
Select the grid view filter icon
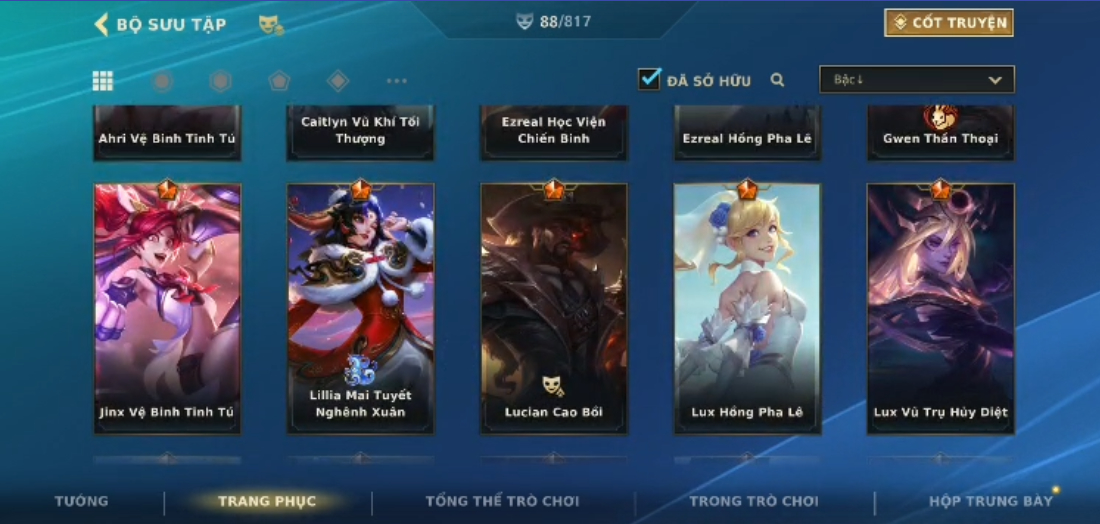(103, 81)
